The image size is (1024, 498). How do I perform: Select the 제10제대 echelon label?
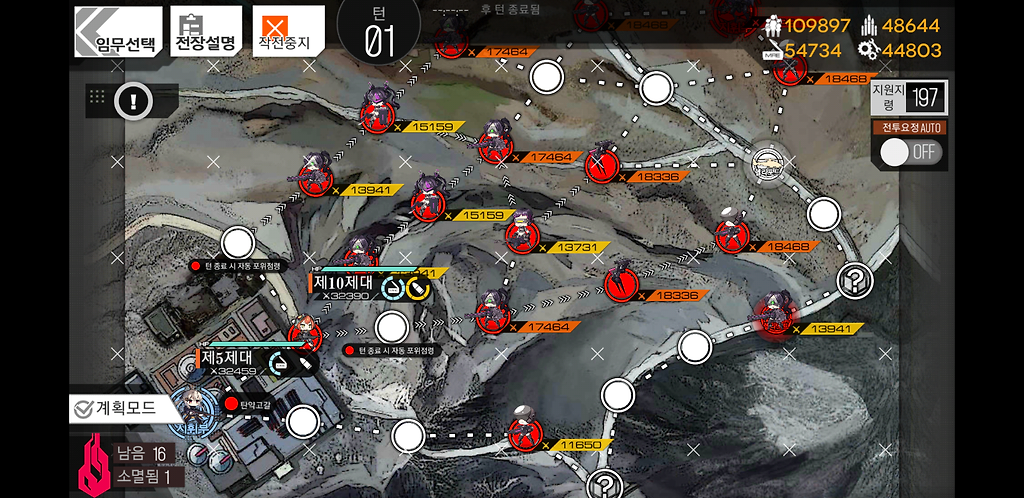coord(344,283)
